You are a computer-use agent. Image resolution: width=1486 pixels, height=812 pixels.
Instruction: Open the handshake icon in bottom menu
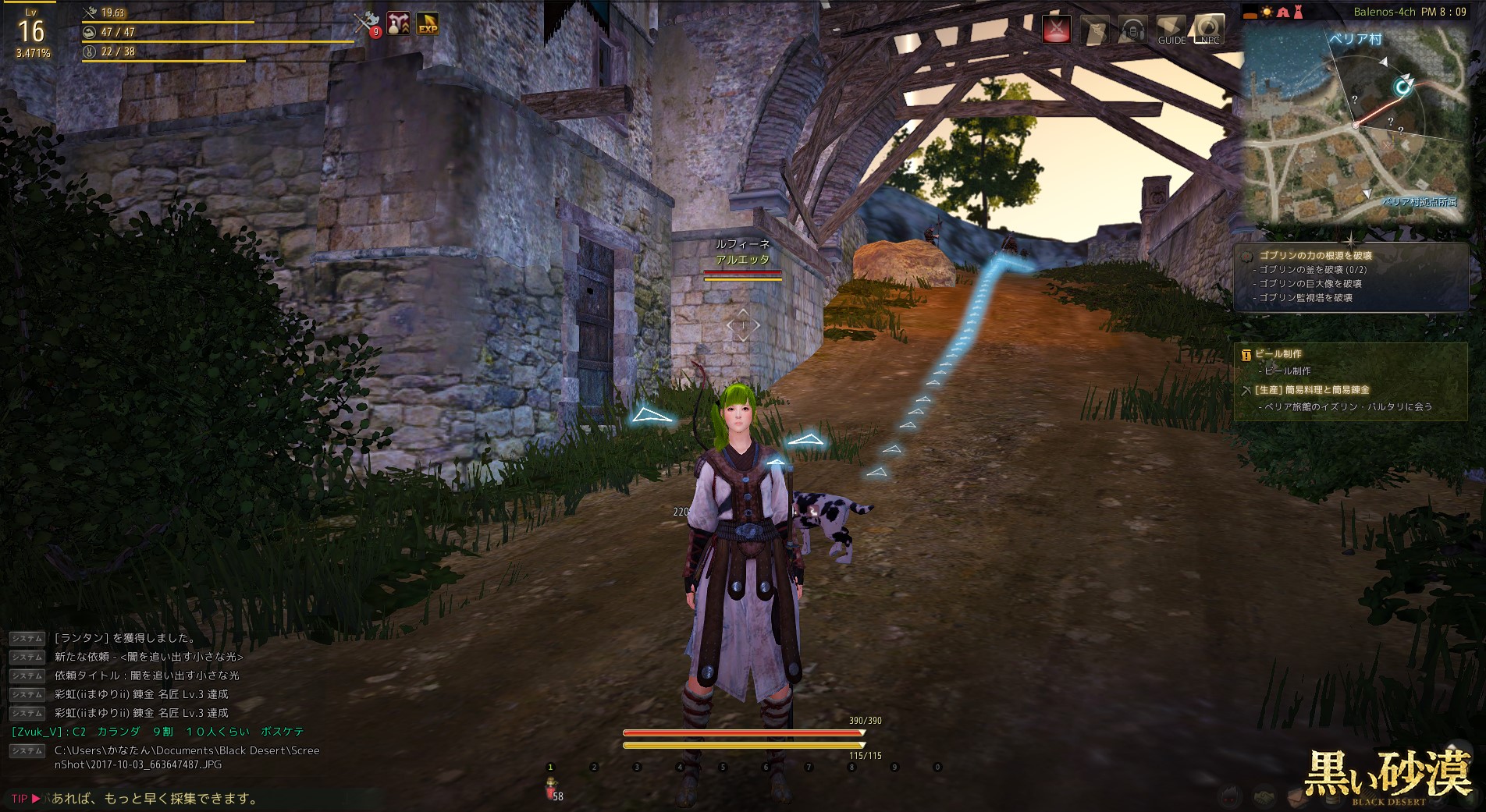[x=1265, y=796]
